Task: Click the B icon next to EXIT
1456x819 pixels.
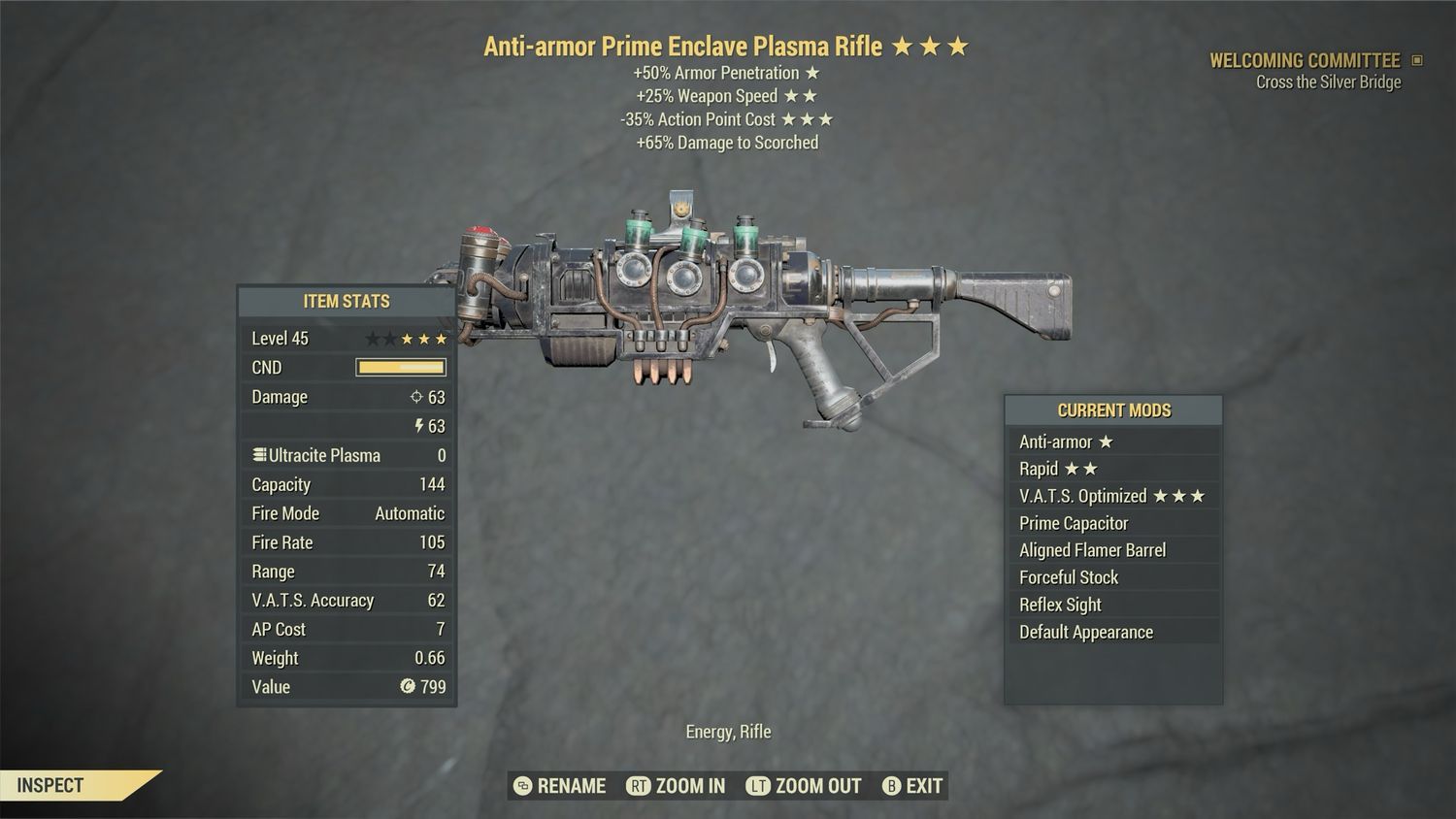Action: pyautogui.click(x=890, y=786)
